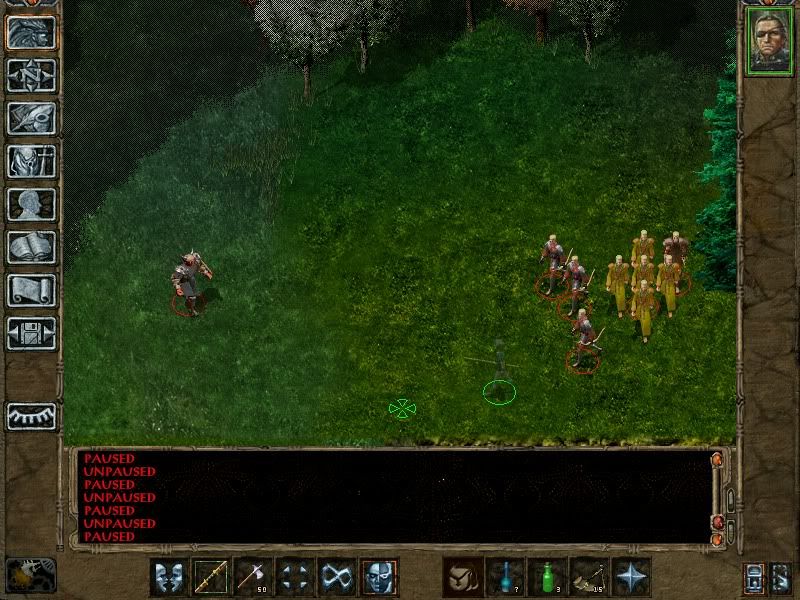800x600 pixels.
Task: Open the area map with compass button
Action: click(31, 75)
